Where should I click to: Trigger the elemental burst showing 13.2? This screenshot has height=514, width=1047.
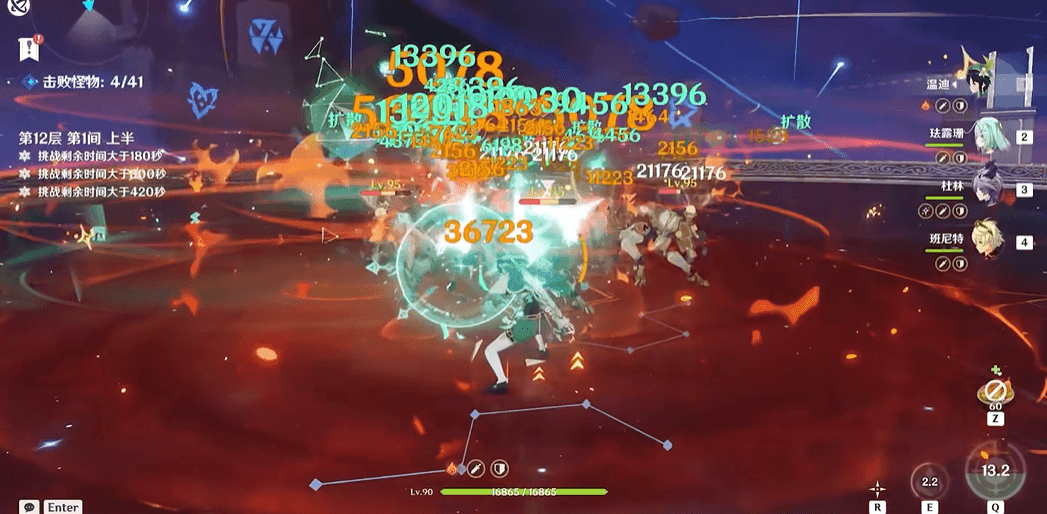click(994, 471)
